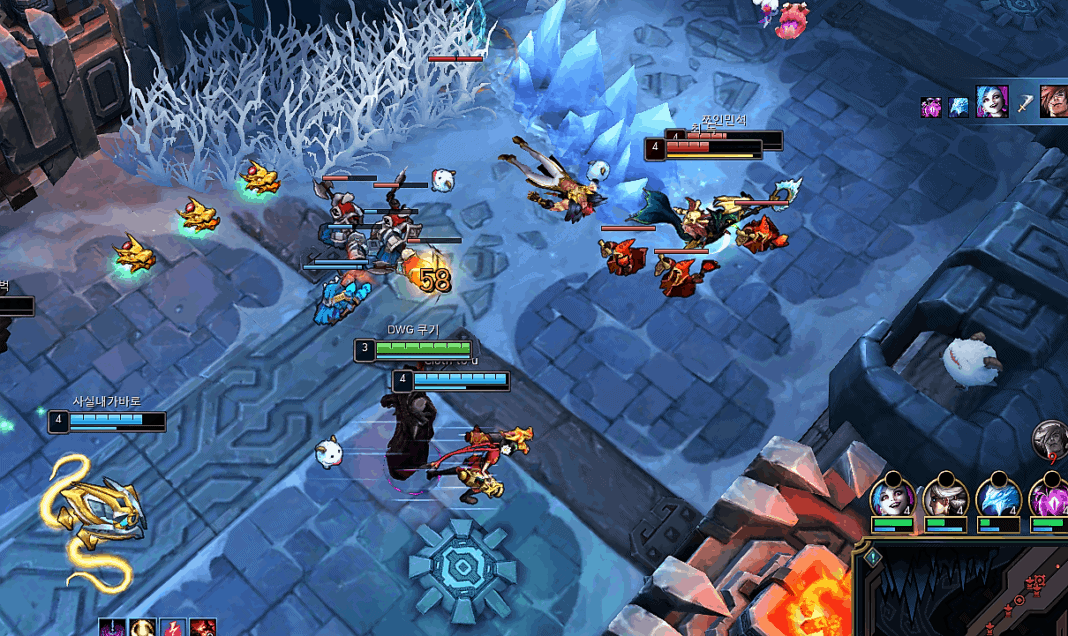Select the white-haired ally champion portrait
Viewport: 1068px width, 636px height.
[944, 496]
